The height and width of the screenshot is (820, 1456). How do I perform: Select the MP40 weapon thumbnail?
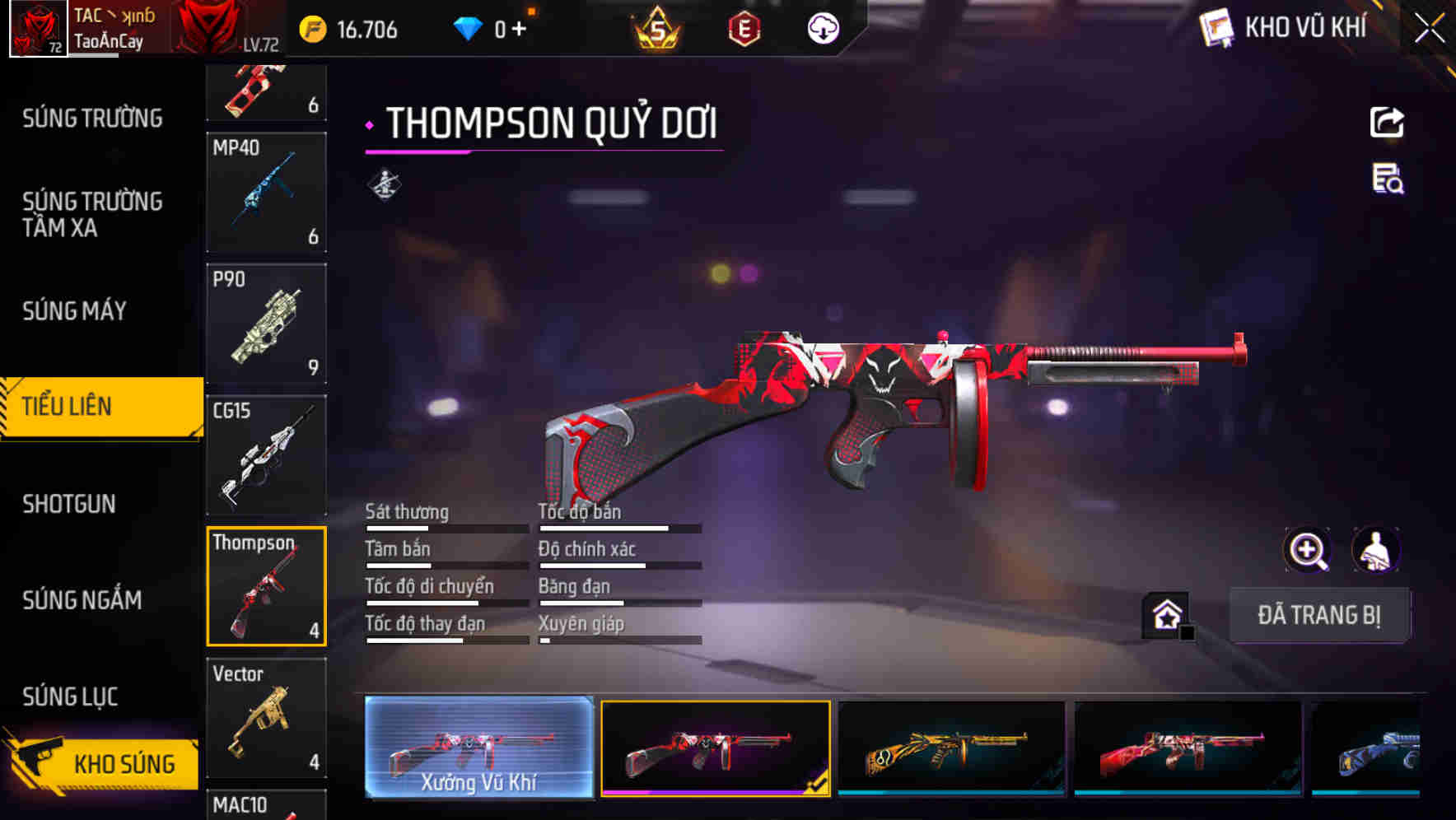pos(266,192)
